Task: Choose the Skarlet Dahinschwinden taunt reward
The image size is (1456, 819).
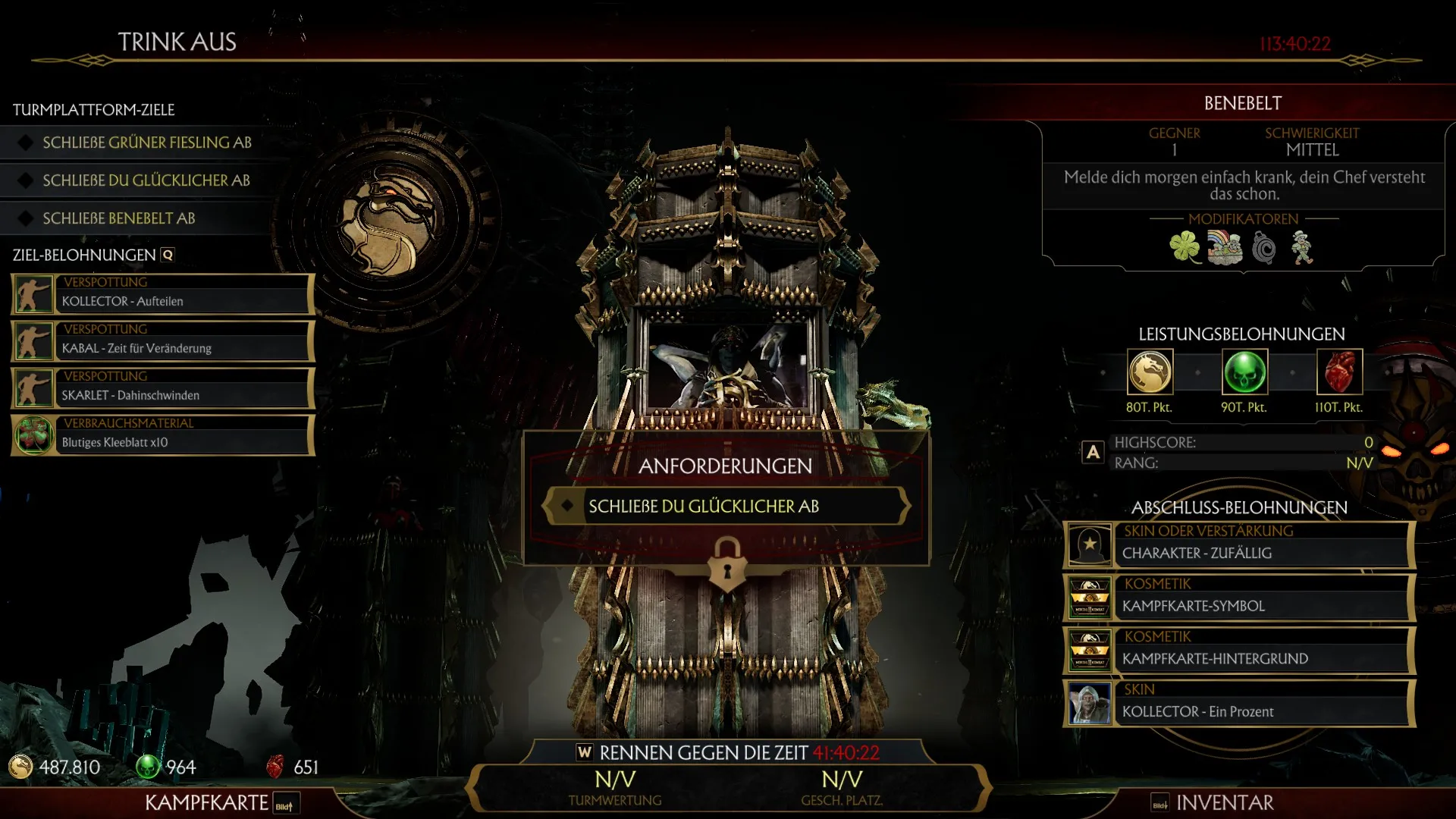Action: 162,388
